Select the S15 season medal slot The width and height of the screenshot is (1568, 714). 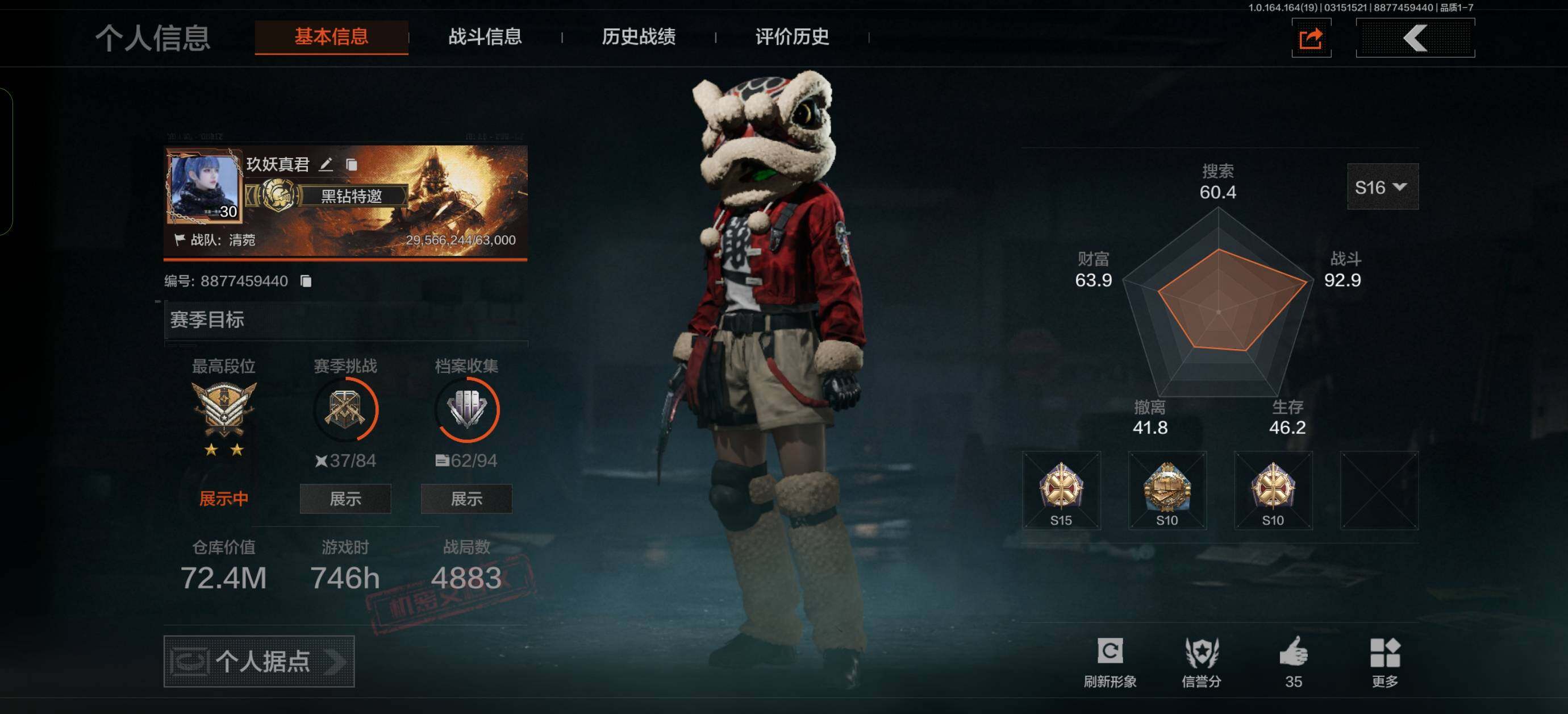click(x=1061, y=491)
